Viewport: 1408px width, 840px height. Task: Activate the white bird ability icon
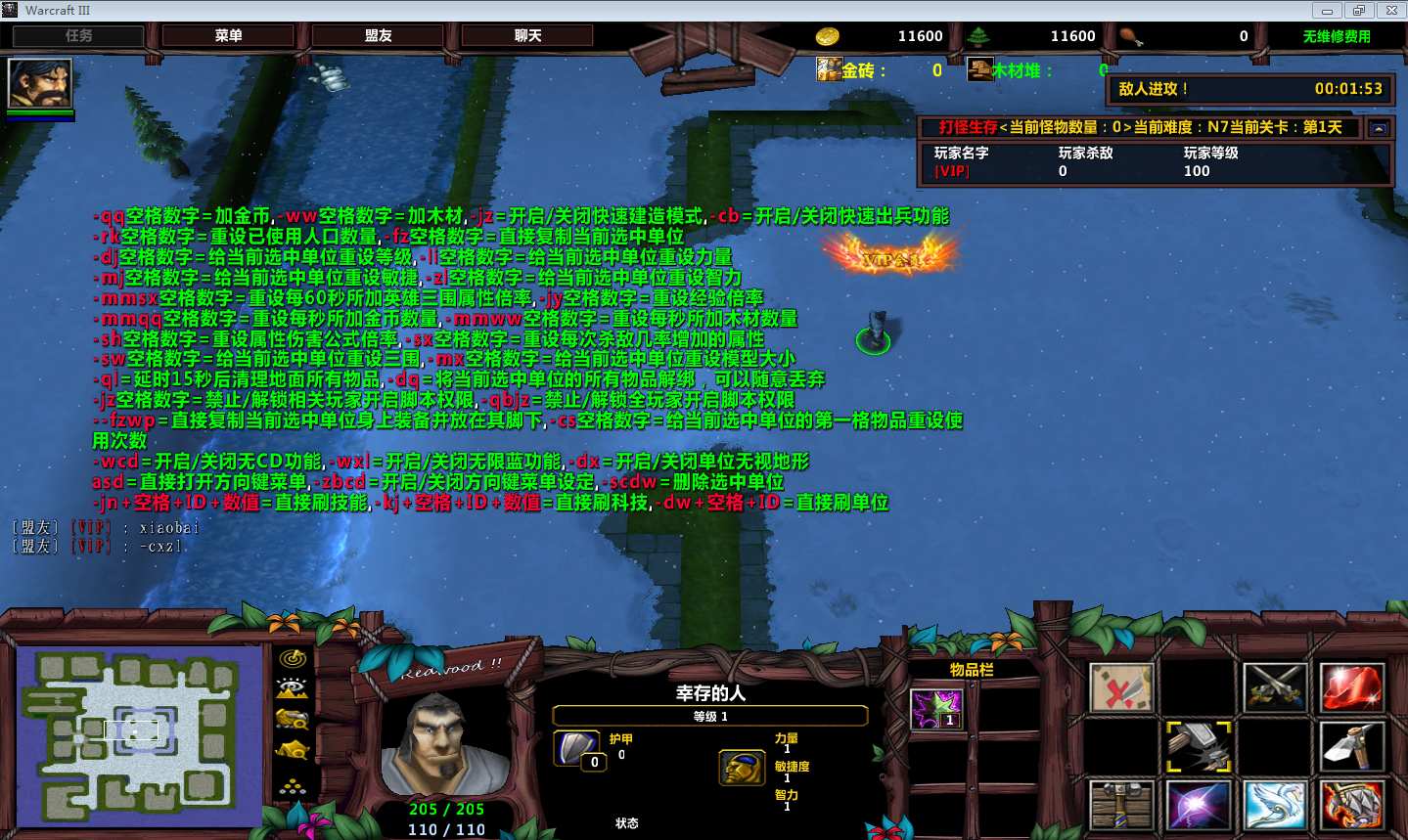pyautogui.click(x=1275, y=806)
